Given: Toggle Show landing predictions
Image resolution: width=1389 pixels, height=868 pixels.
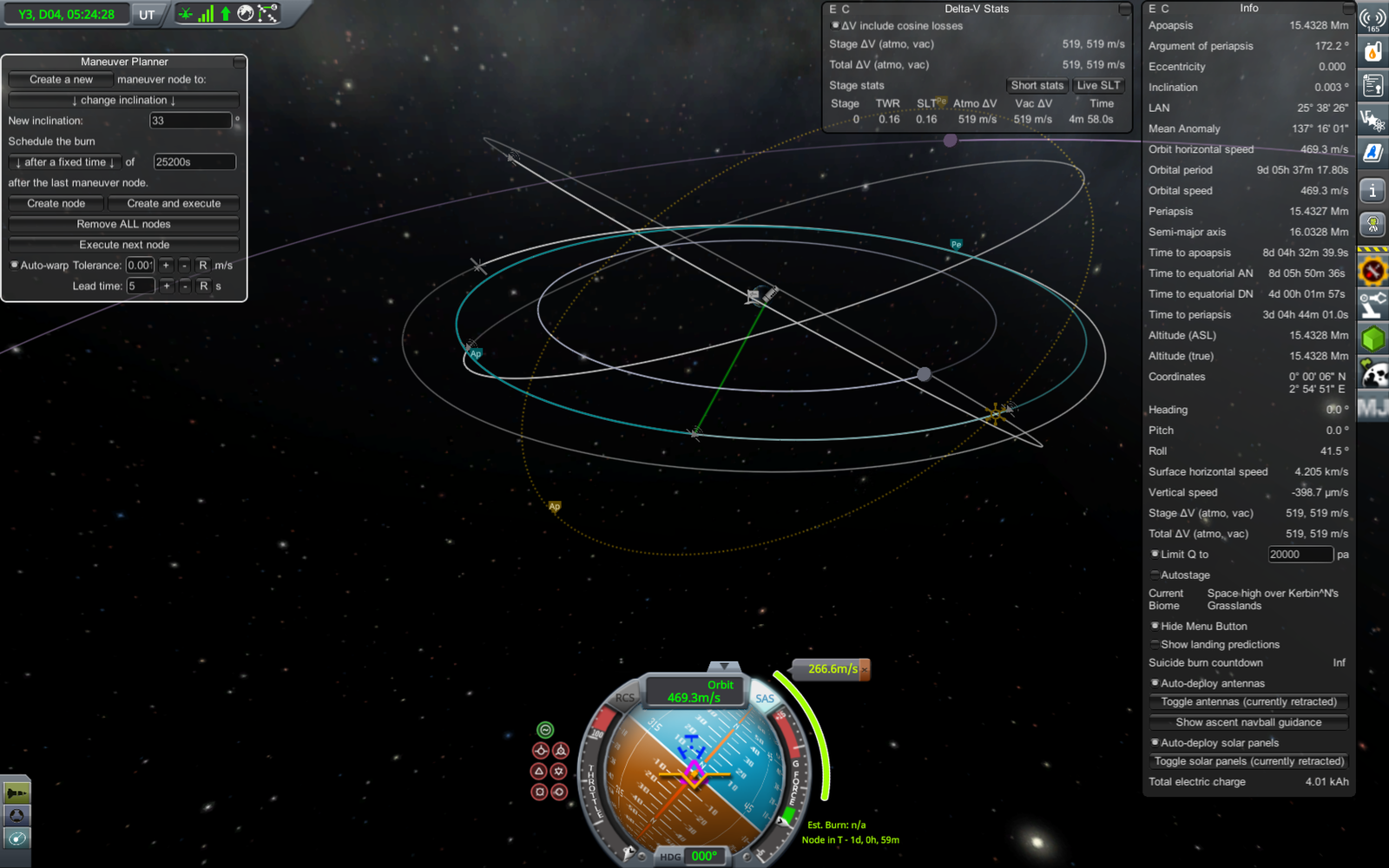Looking at the screenshot, I should coord(1155,644).
